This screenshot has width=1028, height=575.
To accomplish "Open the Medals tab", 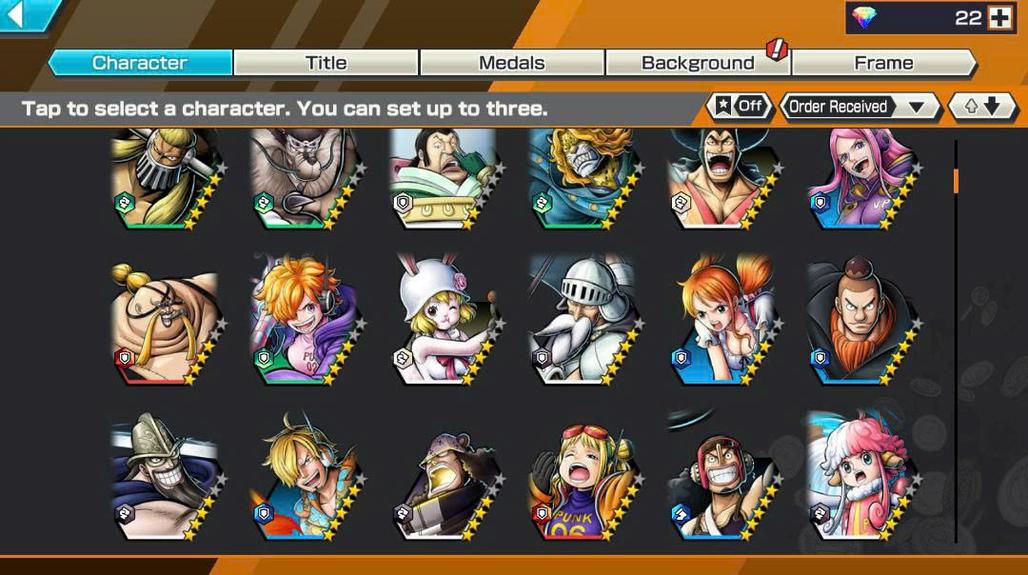I will pos(512,63).
